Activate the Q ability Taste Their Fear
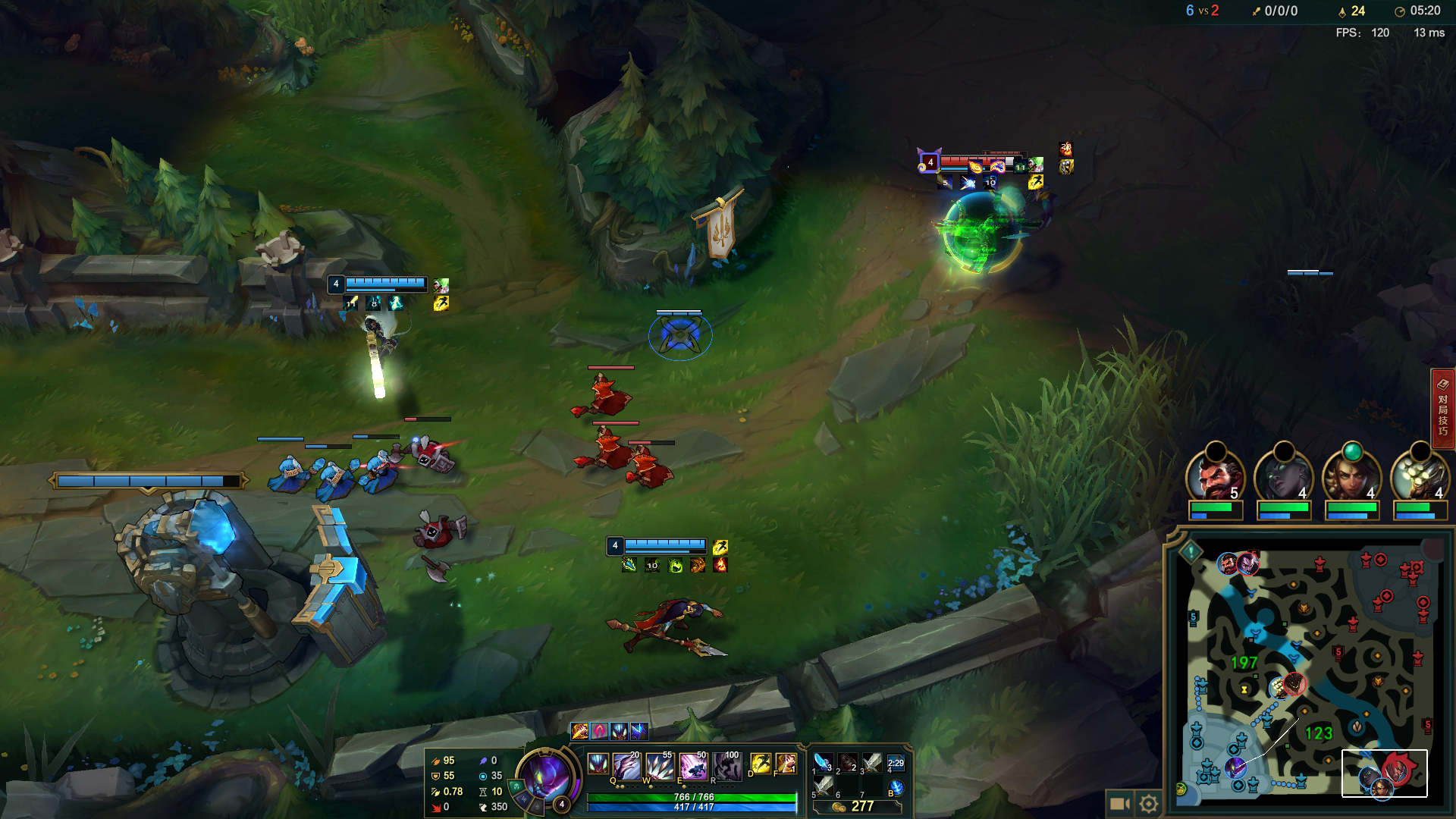 tap(626, 767)
